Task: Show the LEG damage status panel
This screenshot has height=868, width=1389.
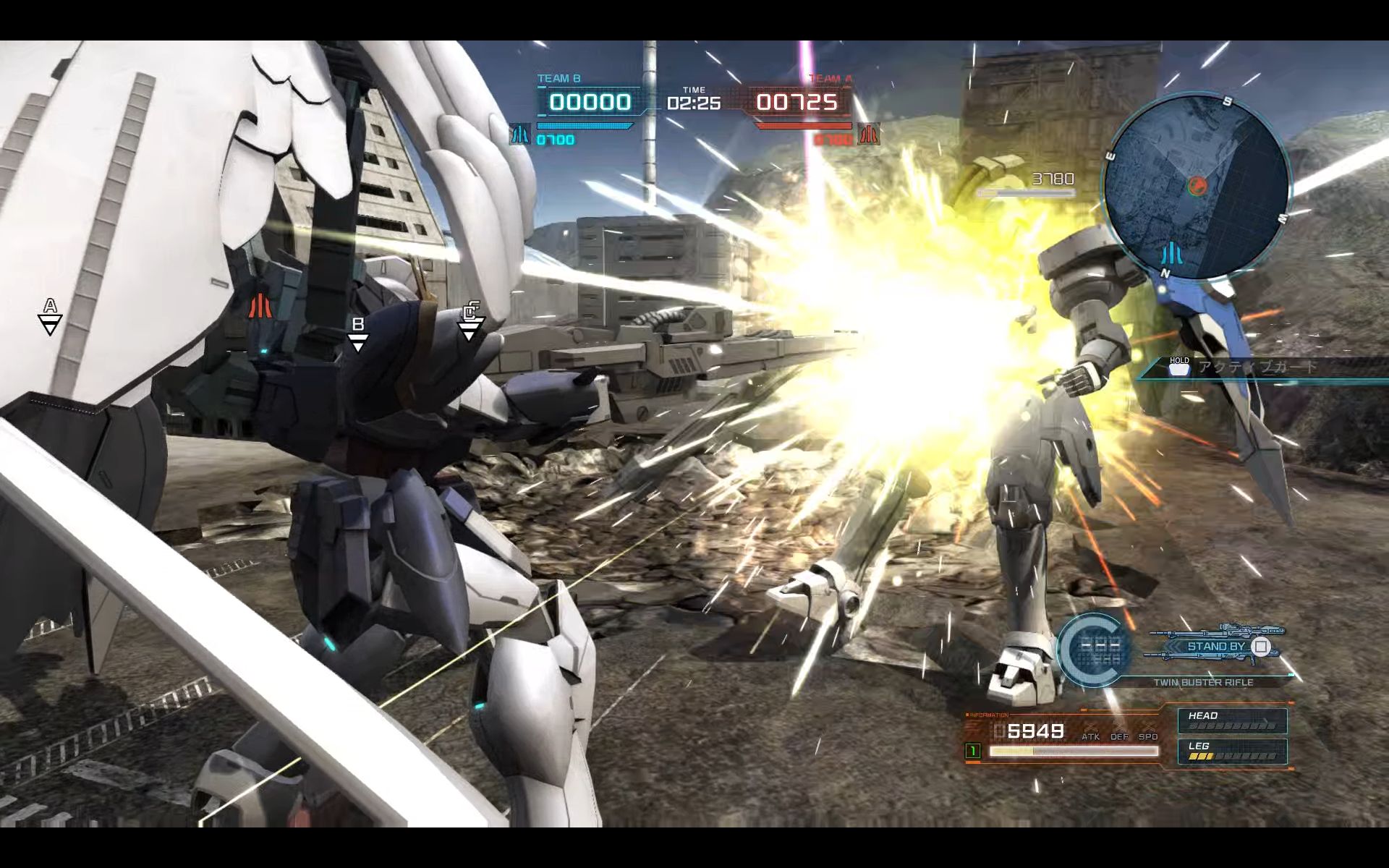Action: point(1232,751)
